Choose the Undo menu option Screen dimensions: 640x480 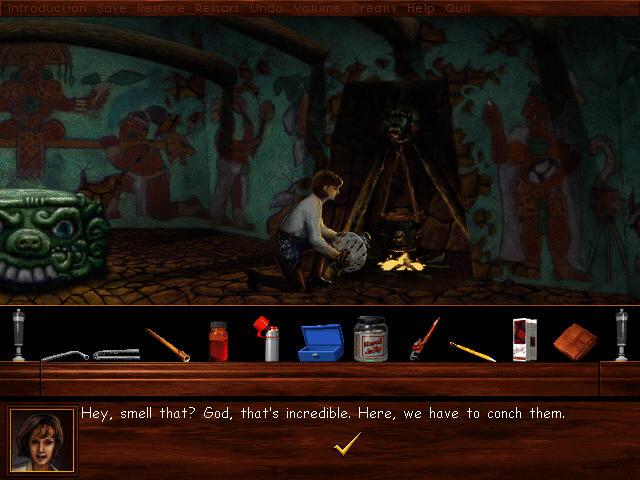click(x=265, y=8)
